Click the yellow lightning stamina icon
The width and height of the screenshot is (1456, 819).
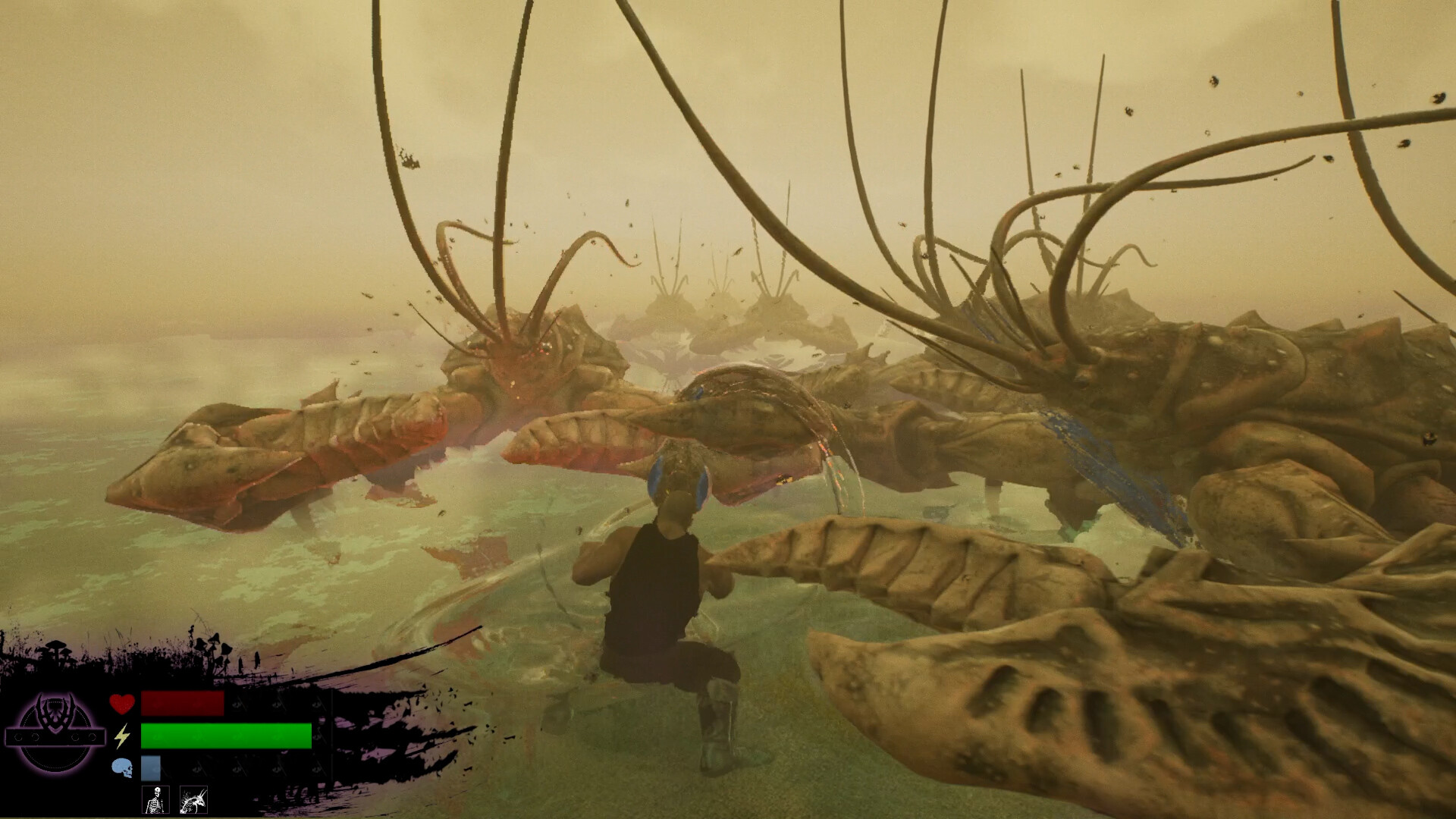tap(122, 736)
